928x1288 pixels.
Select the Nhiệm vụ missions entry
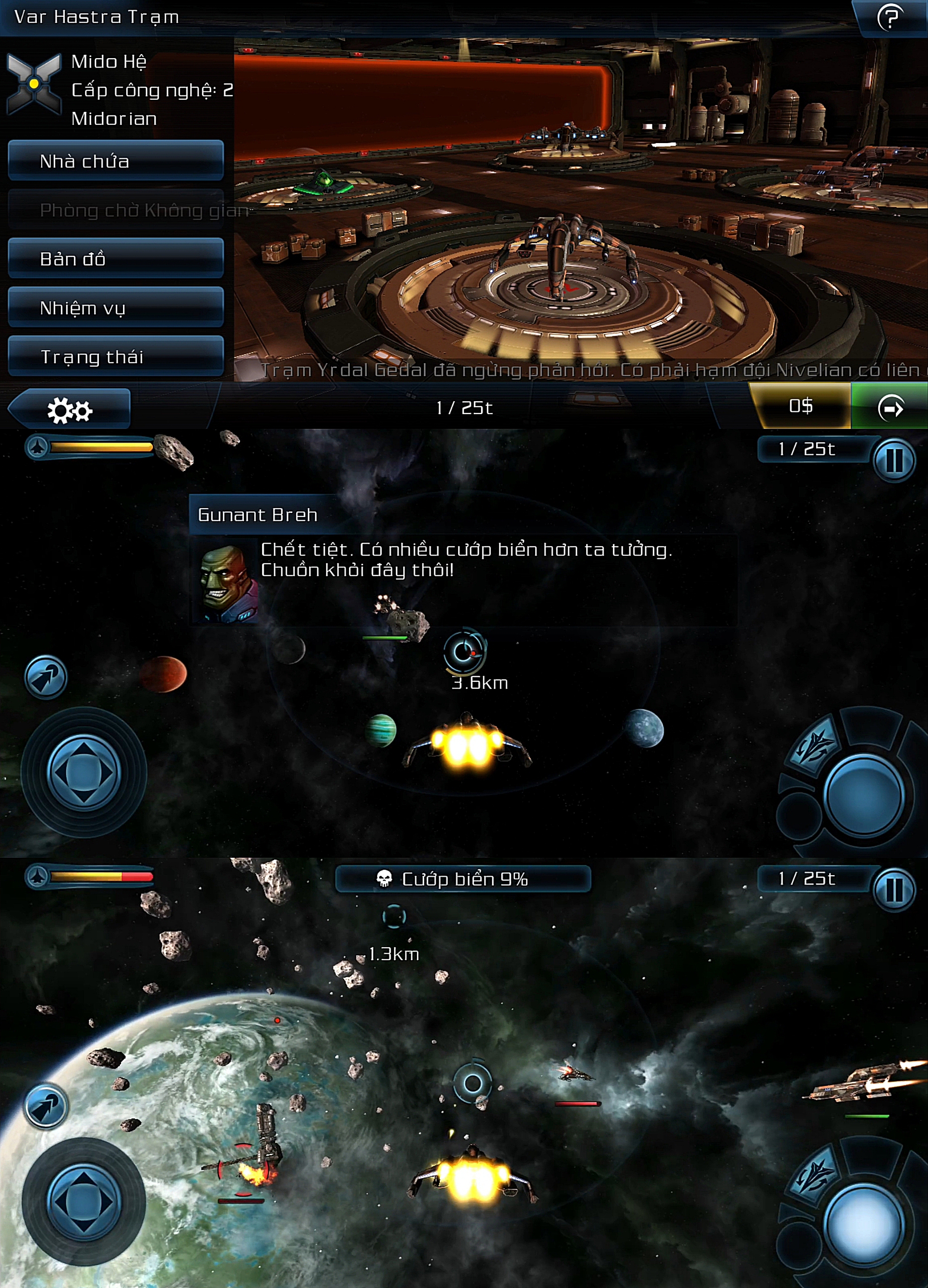click(x=115, y=308)
